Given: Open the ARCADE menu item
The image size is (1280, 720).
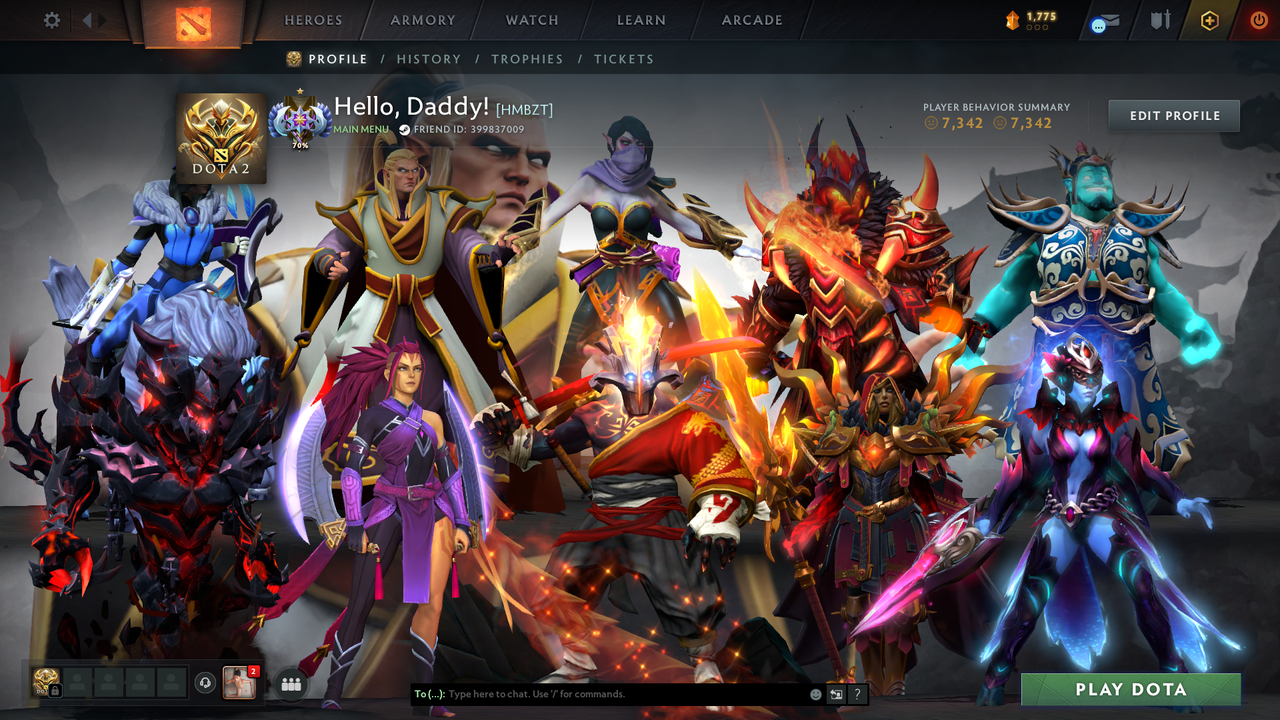Looking at the screenshot, I should click(751, 20).
